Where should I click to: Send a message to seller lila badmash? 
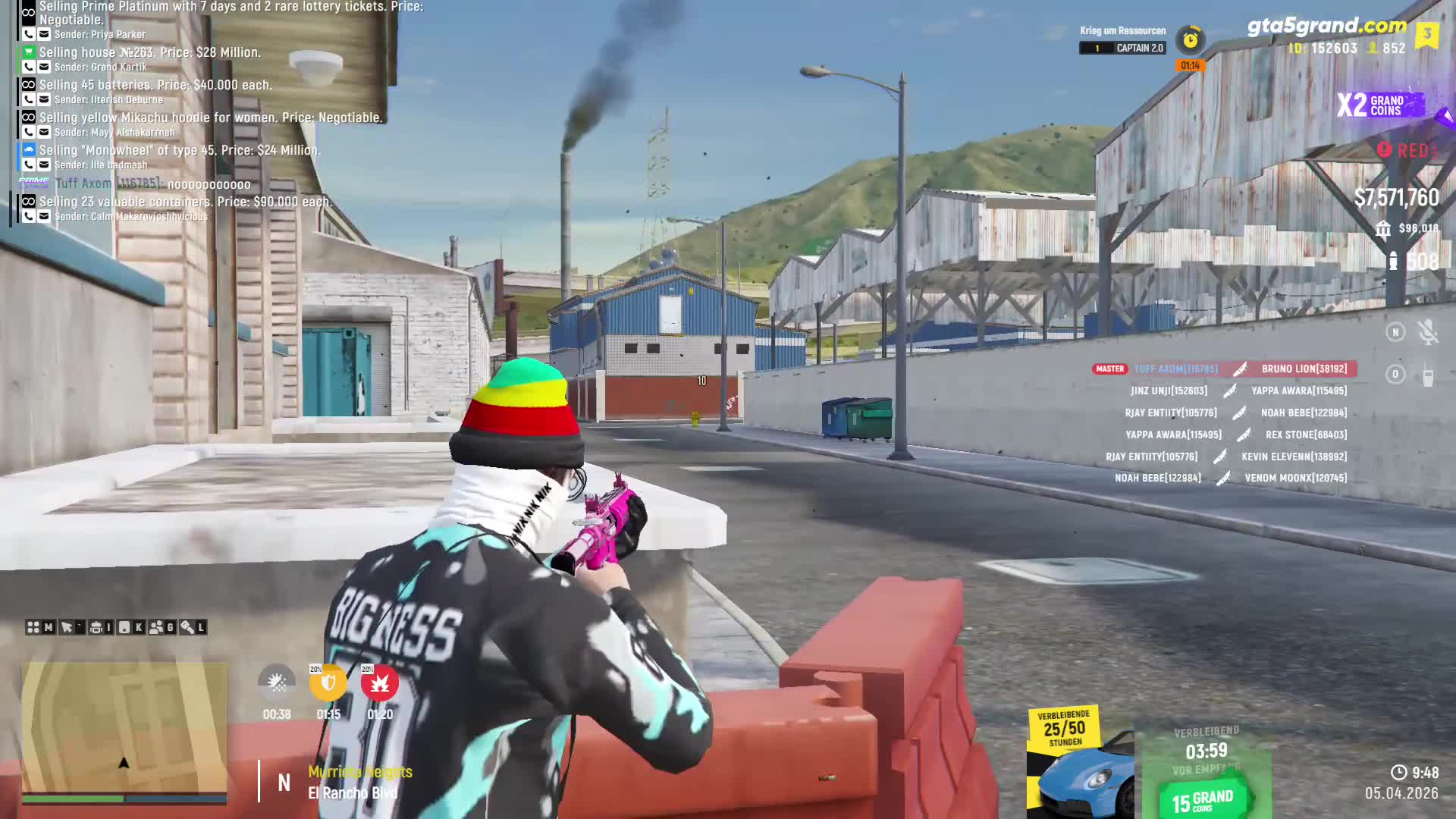point(44,165)
